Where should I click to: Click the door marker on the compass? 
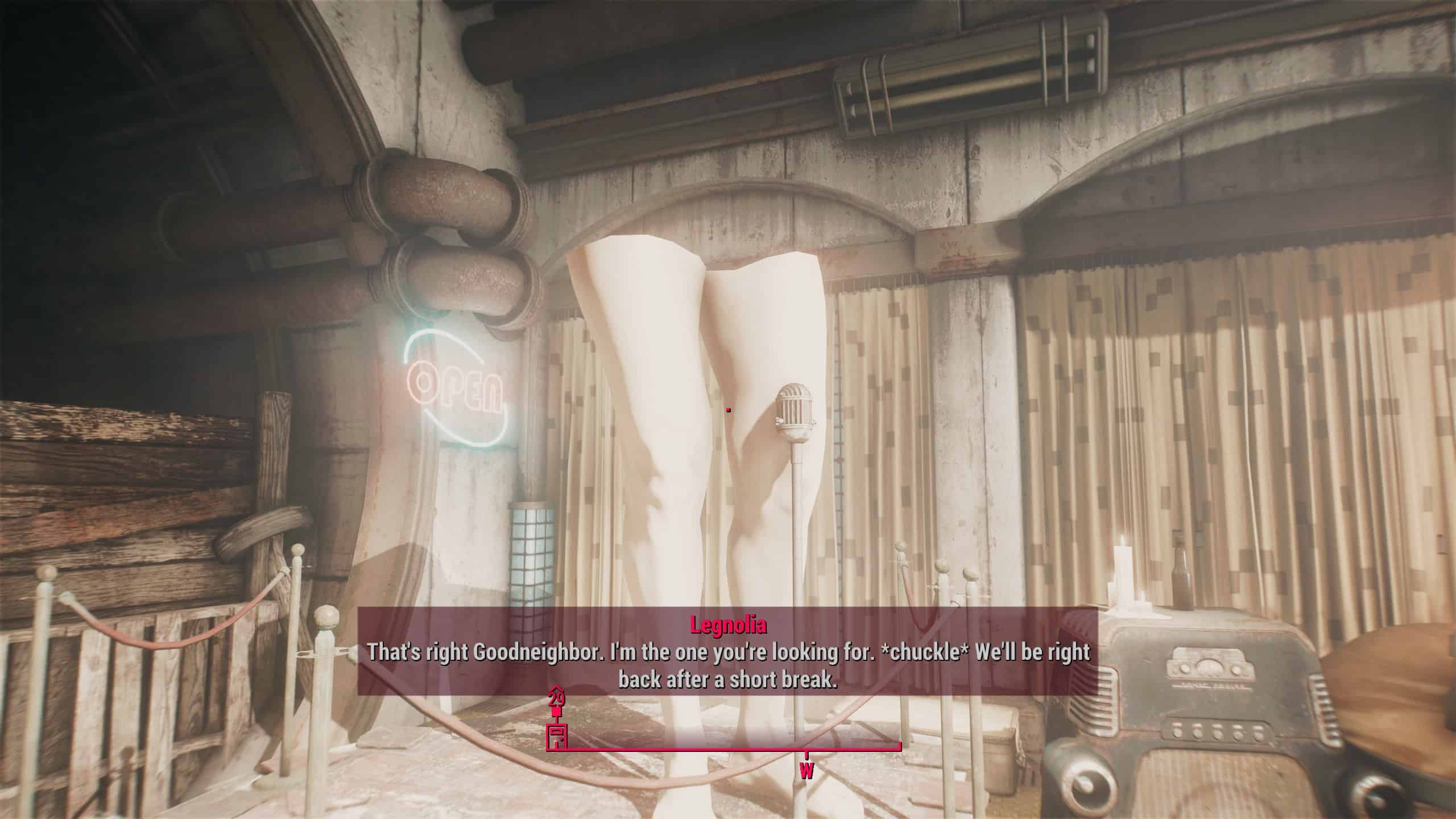click(556, 737)
